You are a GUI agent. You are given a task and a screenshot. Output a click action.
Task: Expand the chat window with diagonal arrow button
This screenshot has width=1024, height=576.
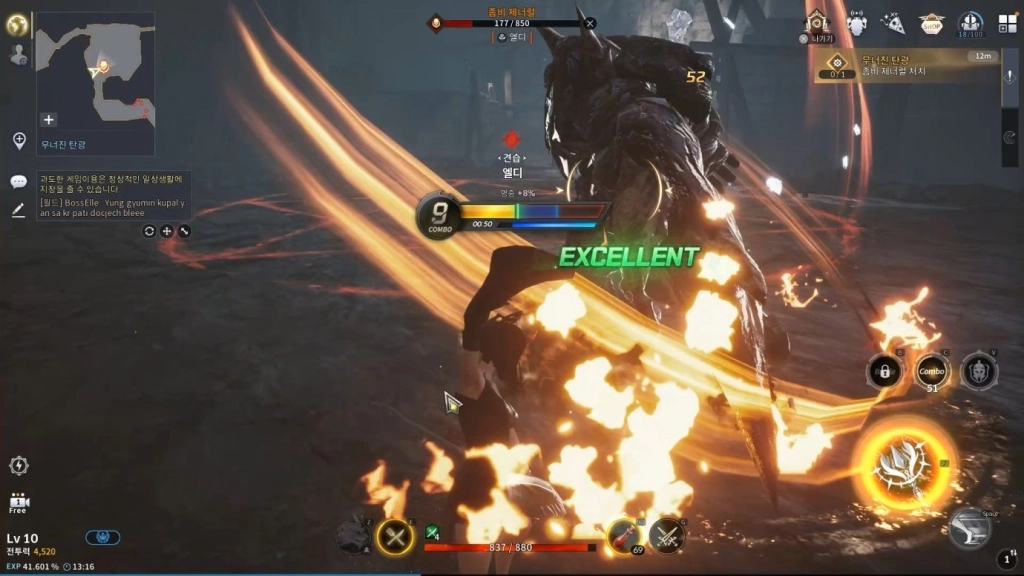click(x=184, y=231)
